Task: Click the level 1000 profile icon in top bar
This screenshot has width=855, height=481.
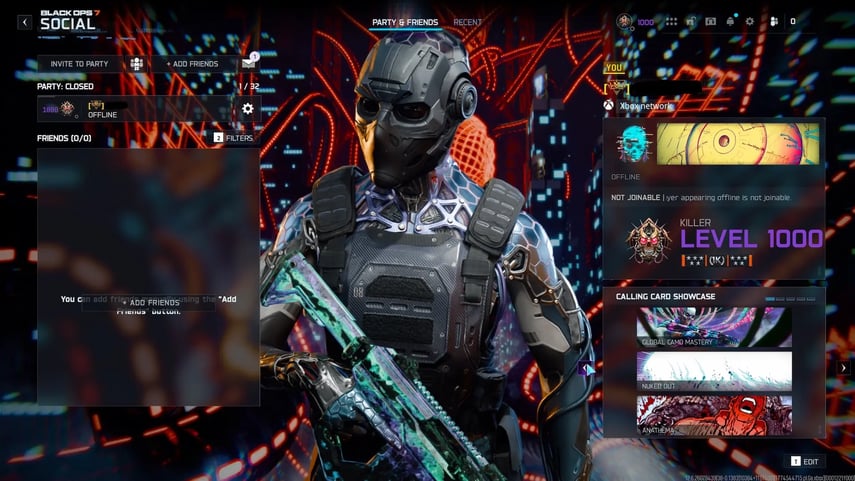Action: (625, 21)
